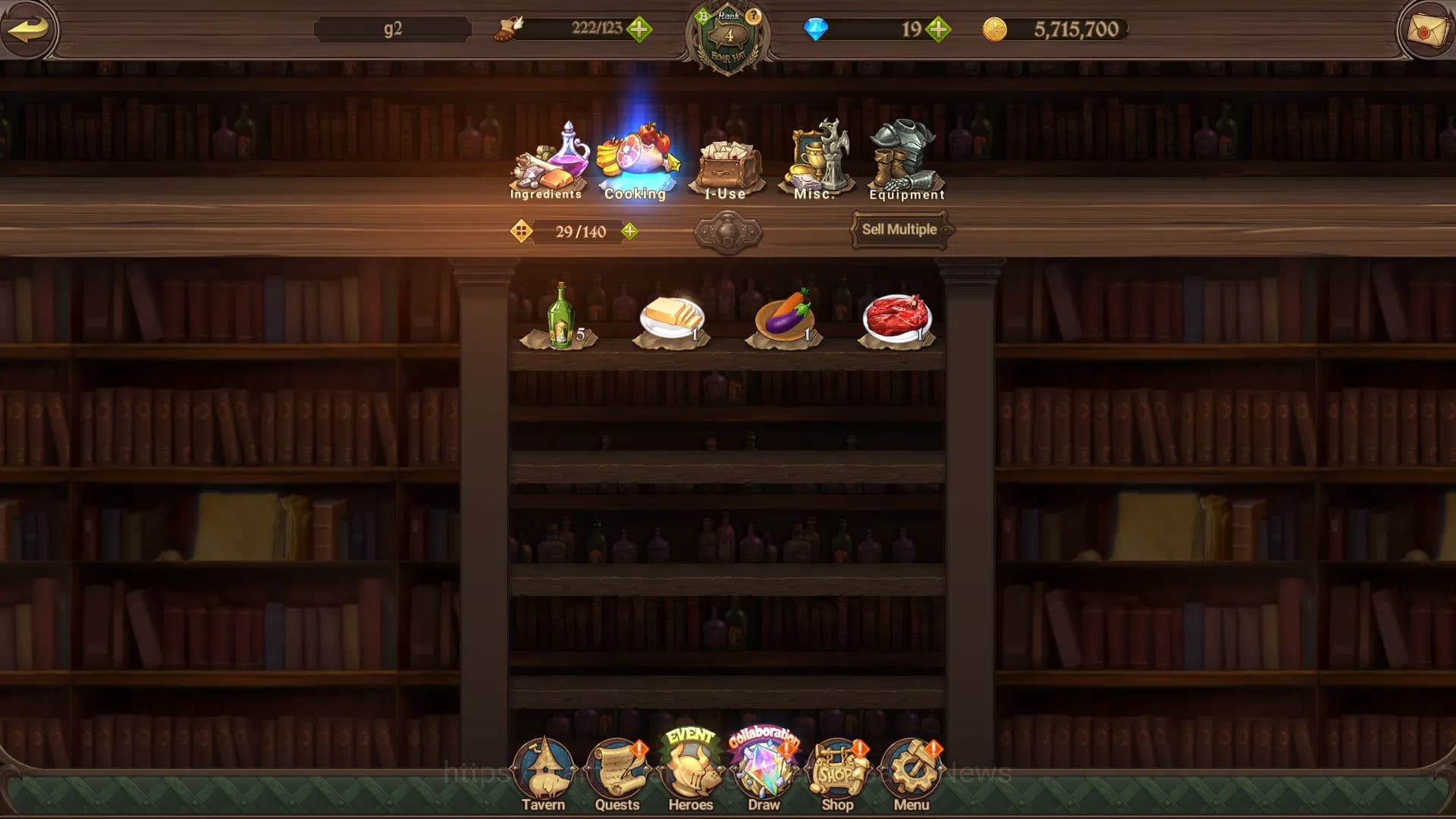Open the Shop from bottom bar

tap(837, 775)
